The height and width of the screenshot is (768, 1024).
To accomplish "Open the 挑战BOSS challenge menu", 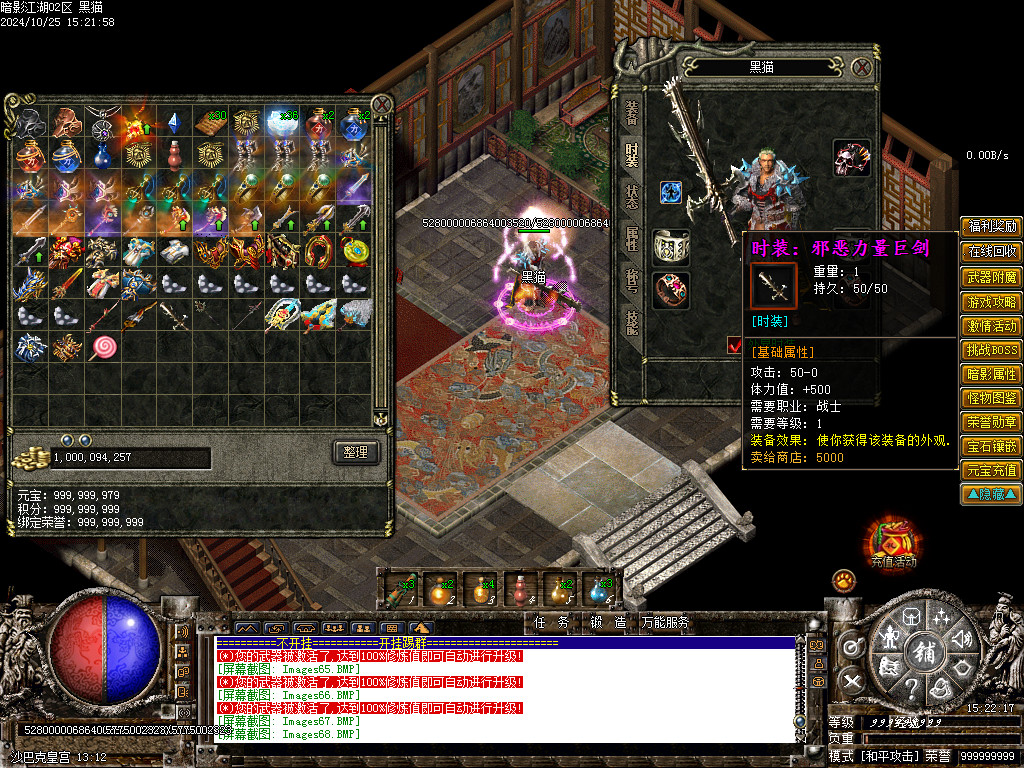I will 991,350.
